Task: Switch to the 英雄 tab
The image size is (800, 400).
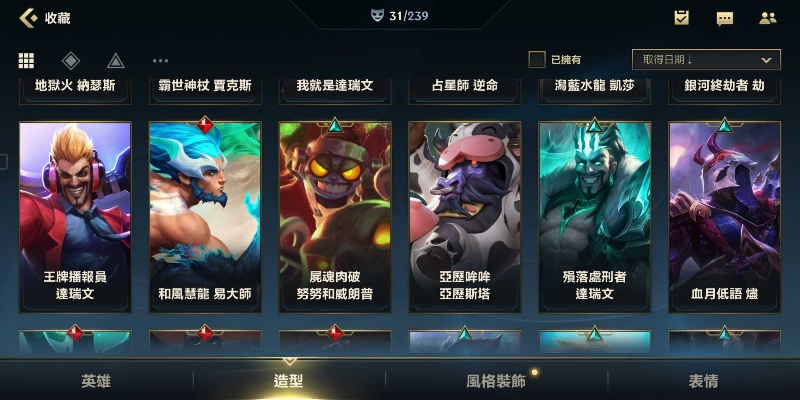Action: (96, 381)
